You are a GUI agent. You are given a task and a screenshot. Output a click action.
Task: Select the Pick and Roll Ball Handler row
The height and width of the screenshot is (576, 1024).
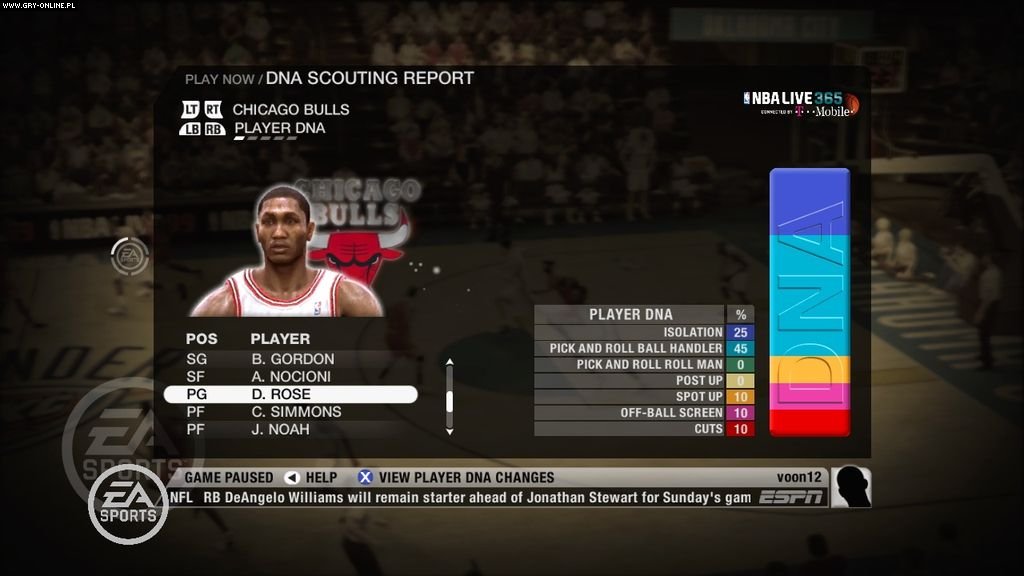point(643,348)
